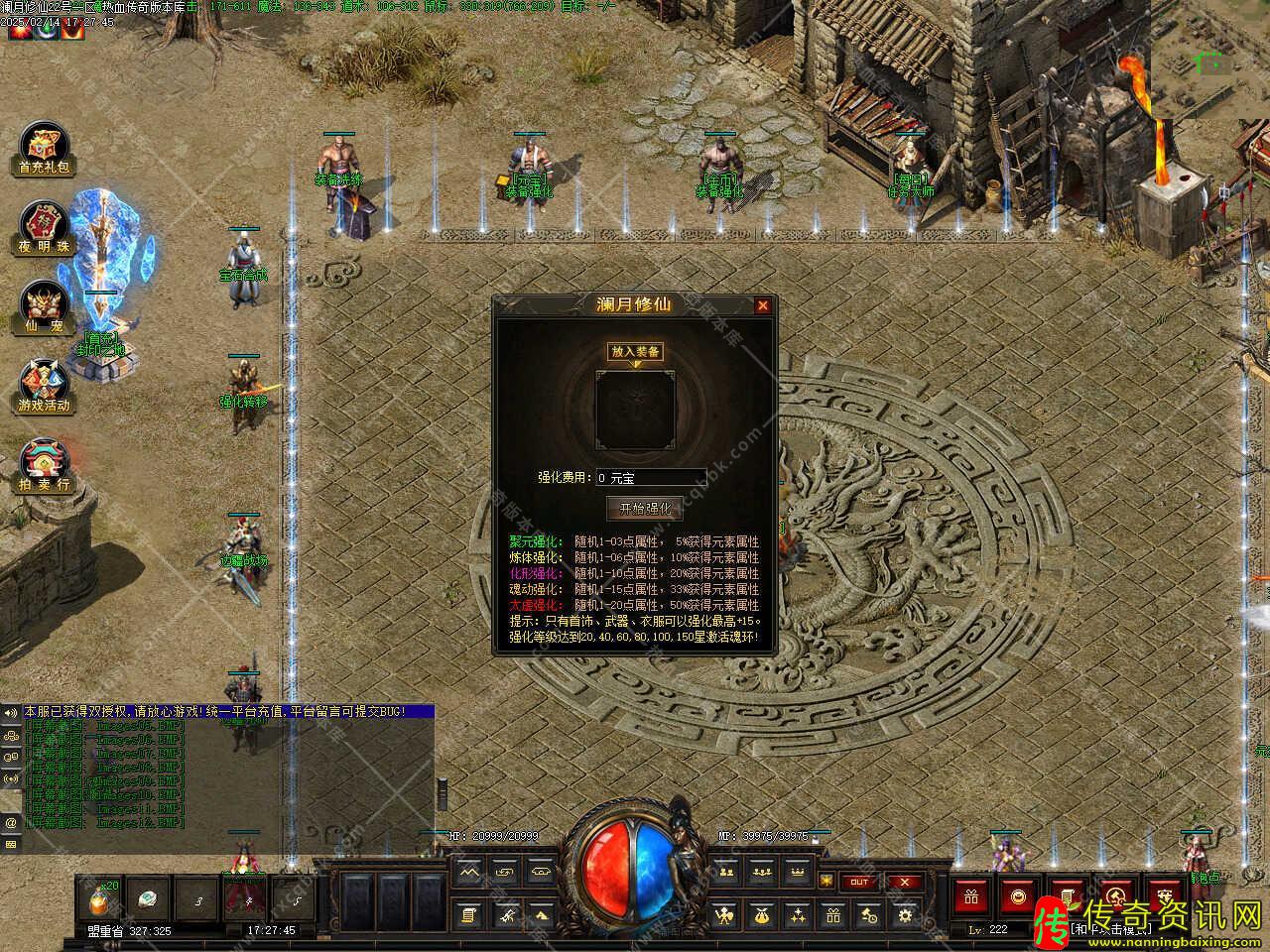Click the 放入装备 equipment slot
The image size is (1270, 952).
tap(635, 409)
